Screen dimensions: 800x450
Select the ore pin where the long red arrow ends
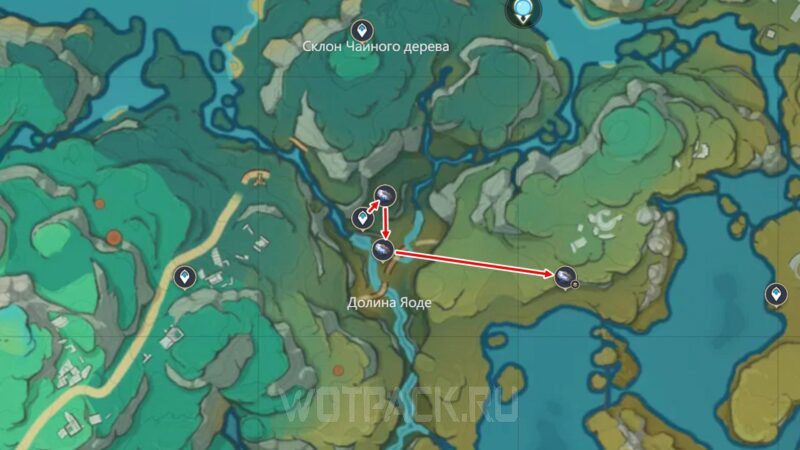coord(564,276)
